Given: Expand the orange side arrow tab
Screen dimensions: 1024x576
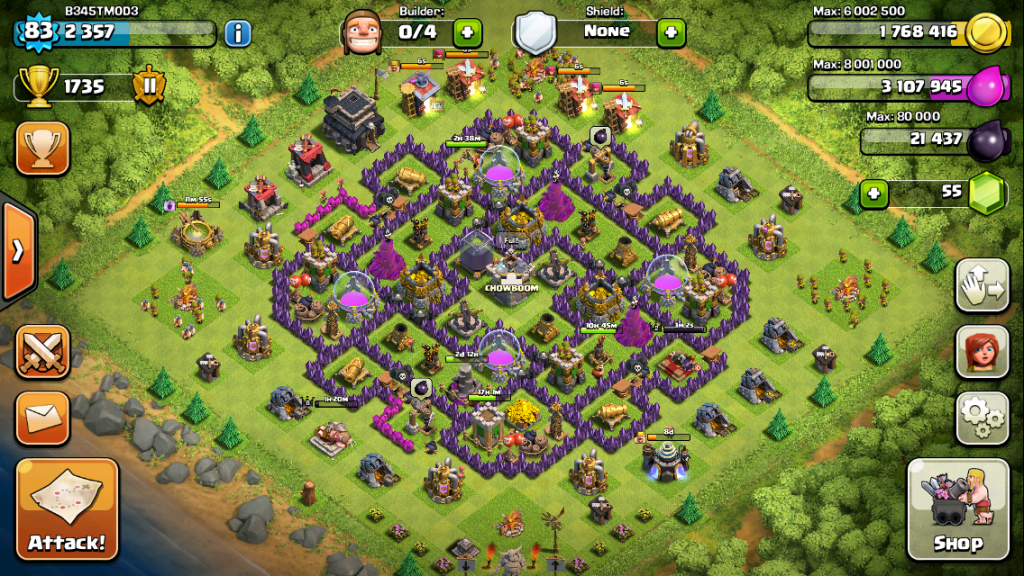Looking at the screenshot, I should (18, 250).
